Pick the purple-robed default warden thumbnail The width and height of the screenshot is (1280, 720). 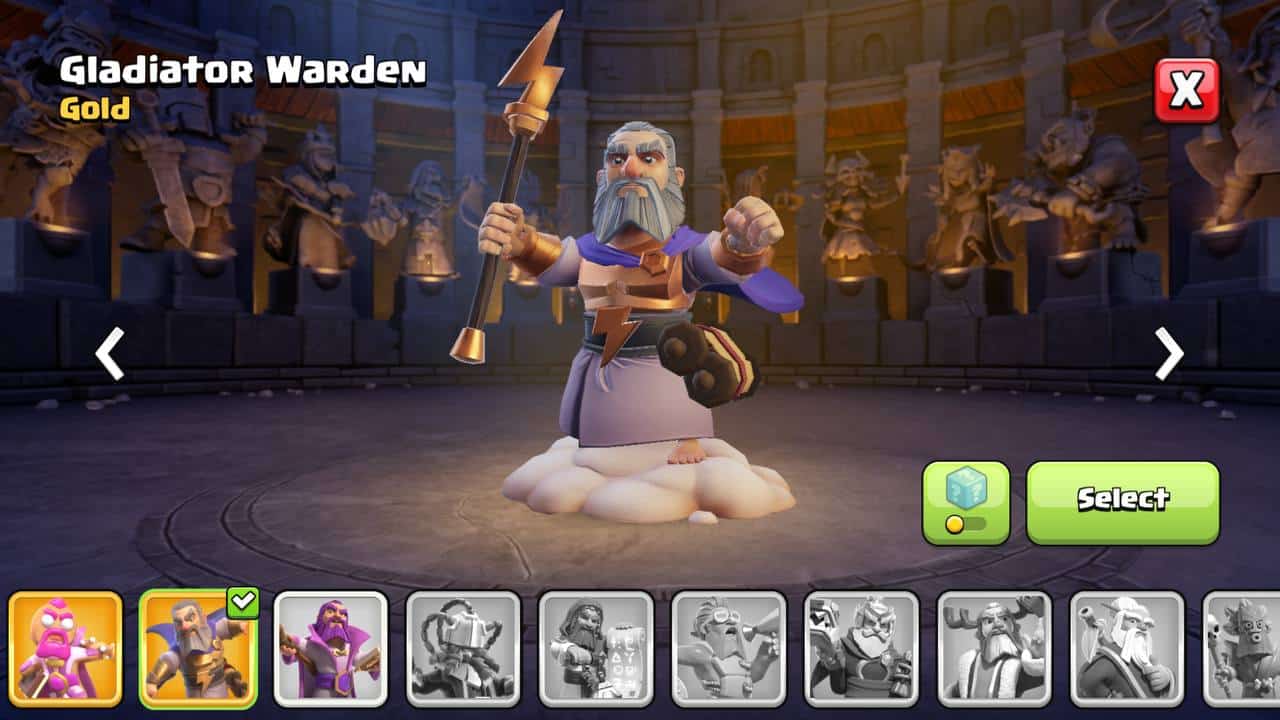pos(331,648)
